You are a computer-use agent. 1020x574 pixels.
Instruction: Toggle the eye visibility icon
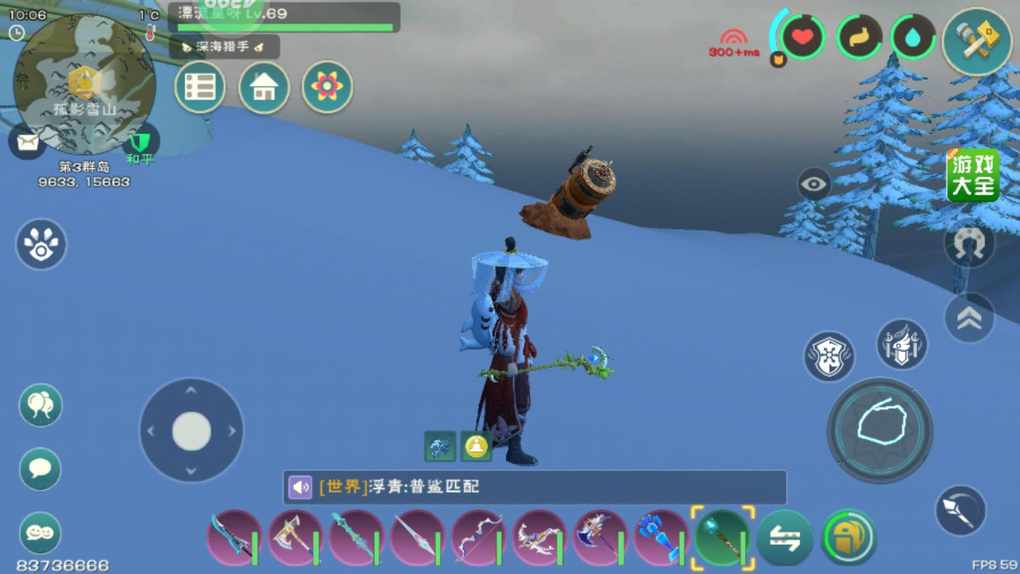(x=814, y=184)
